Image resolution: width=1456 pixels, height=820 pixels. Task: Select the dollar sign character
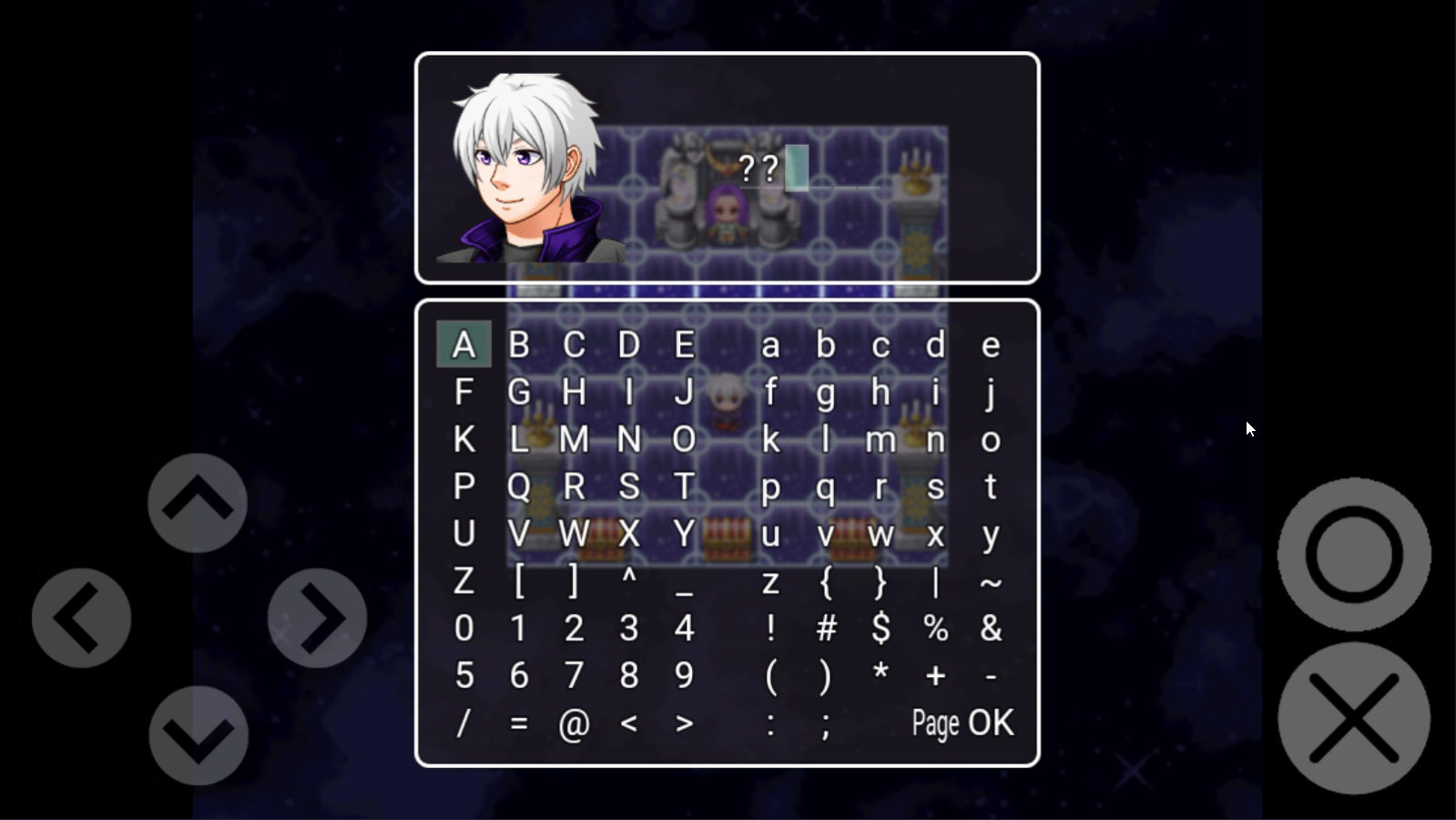pyautogui.click(x=881, y=629)
